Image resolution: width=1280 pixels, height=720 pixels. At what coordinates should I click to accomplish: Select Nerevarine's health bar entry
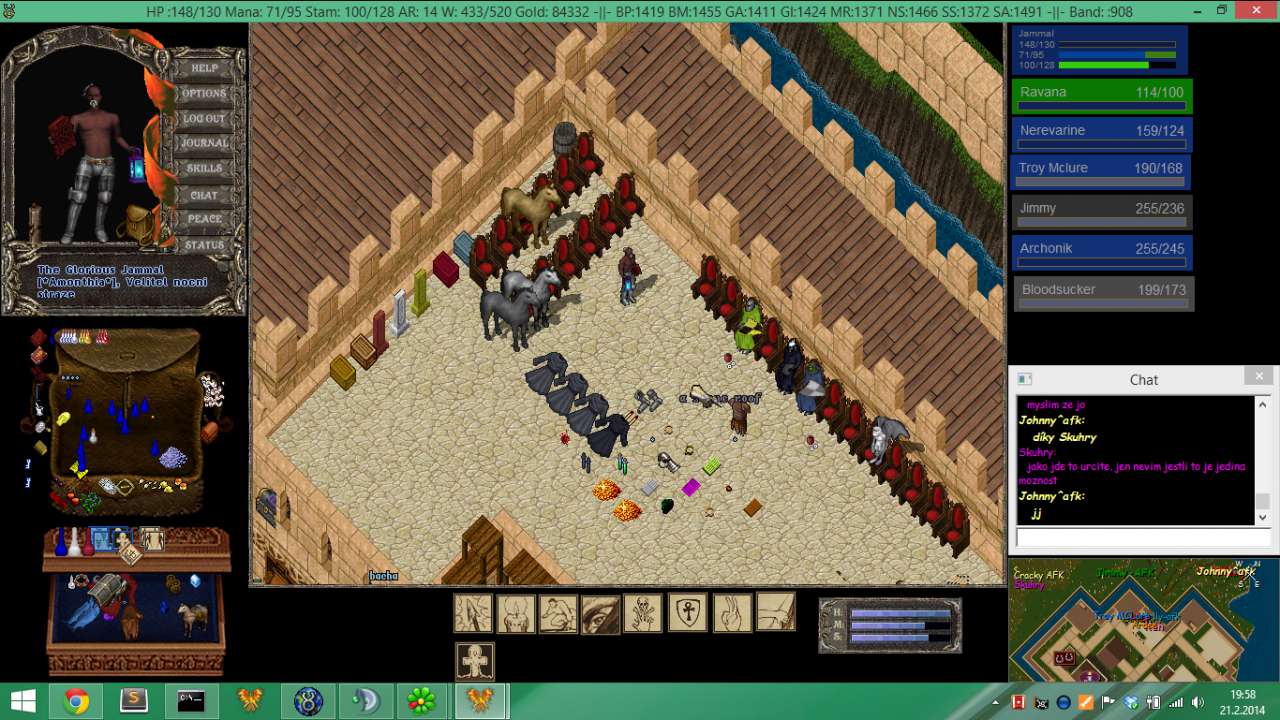pyautogui.click(x=1102, y=135)
